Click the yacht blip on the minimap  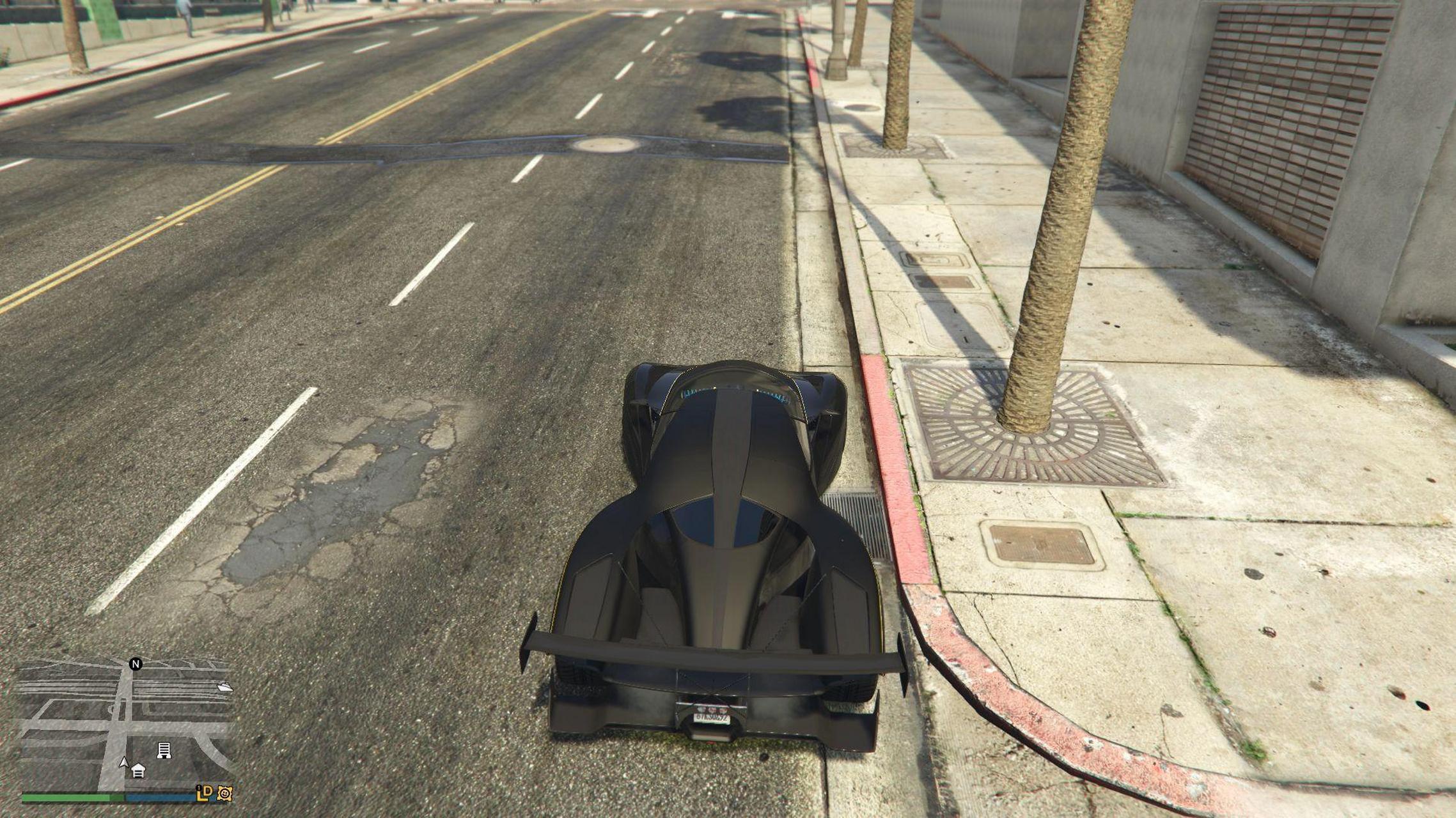point(224,687)
